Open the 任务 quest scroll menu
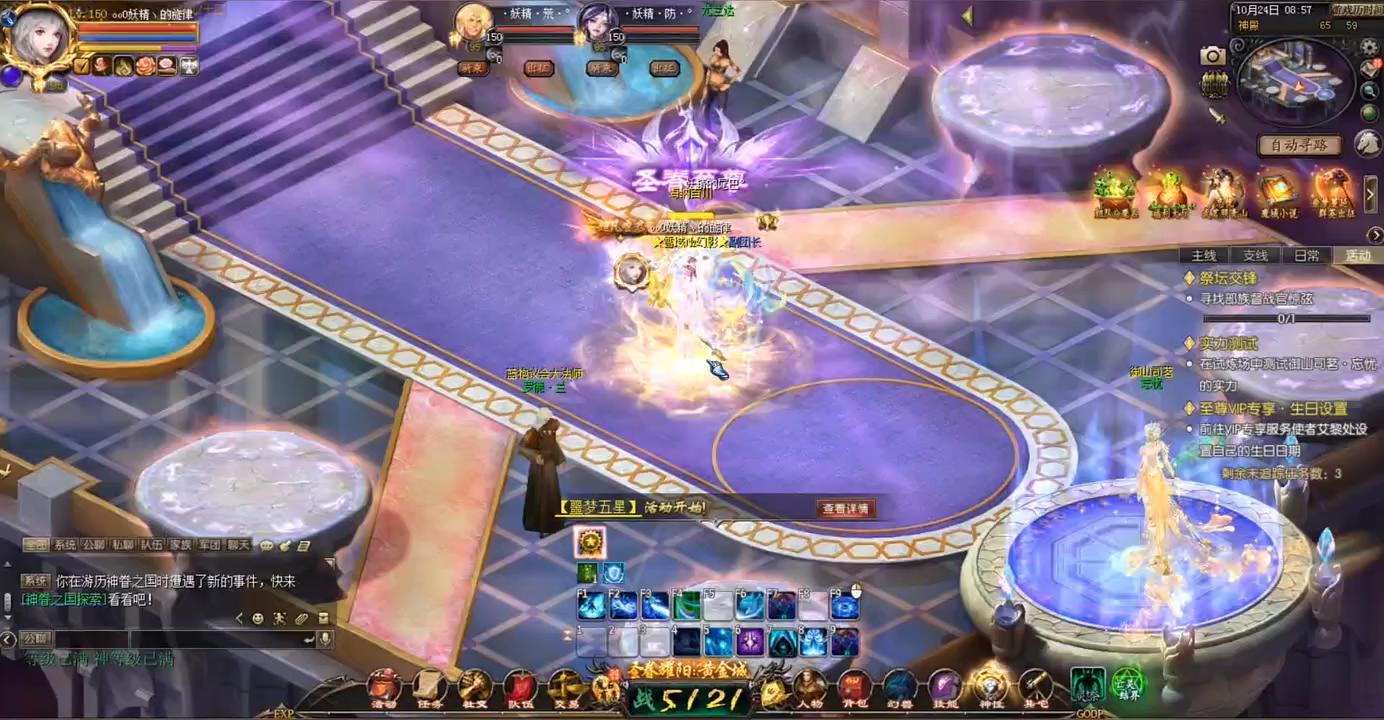Image resolution: width=1384 pixels, height=720 pixels. coord(430,686)
